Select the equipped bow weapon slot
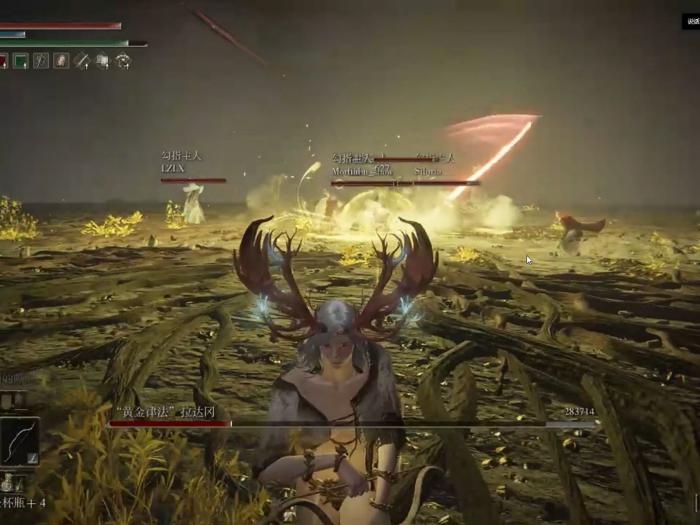 [x=19, y=440]
